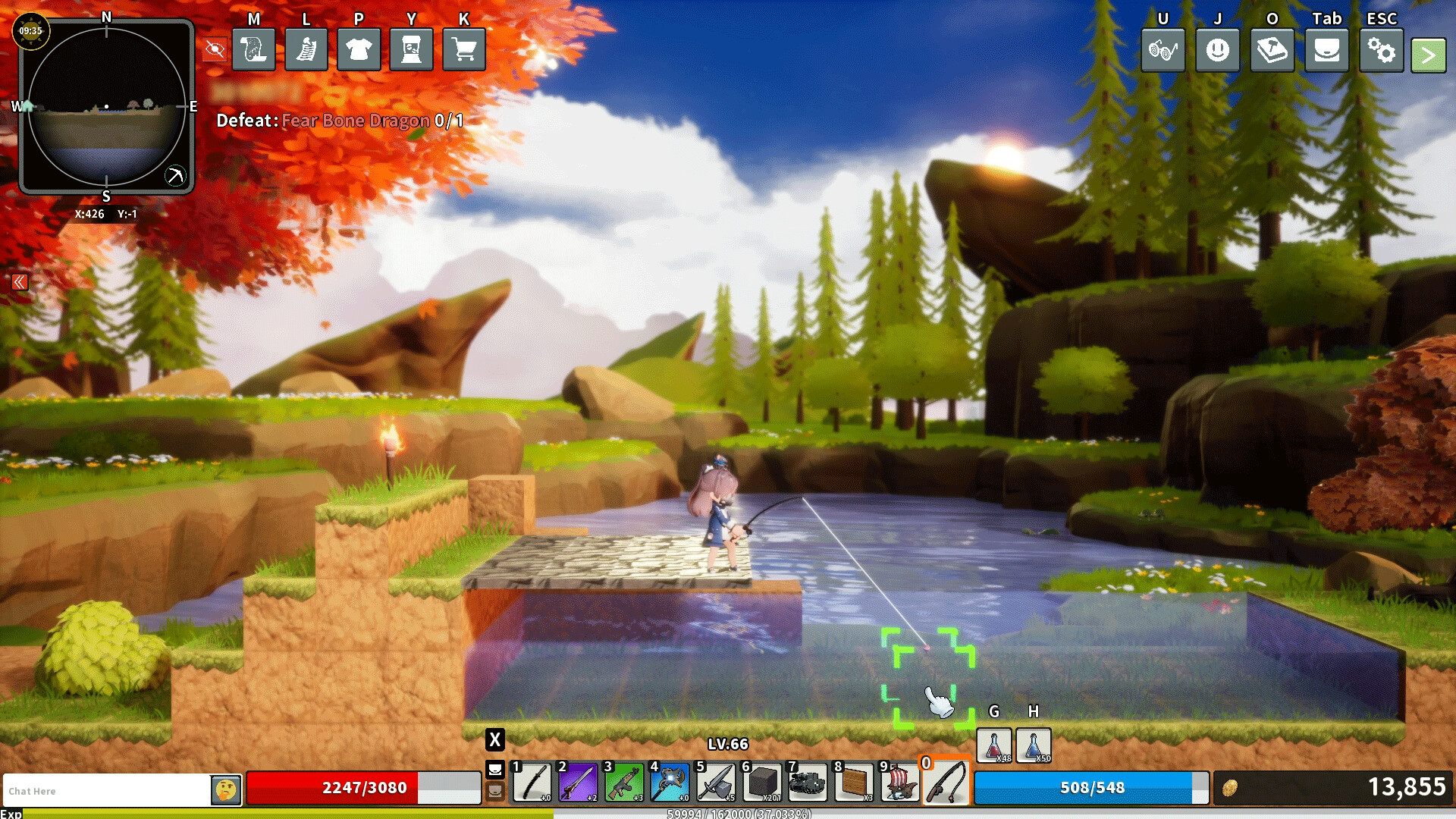
Task: Use the red health potion
Action: click(x=993, y=745)
